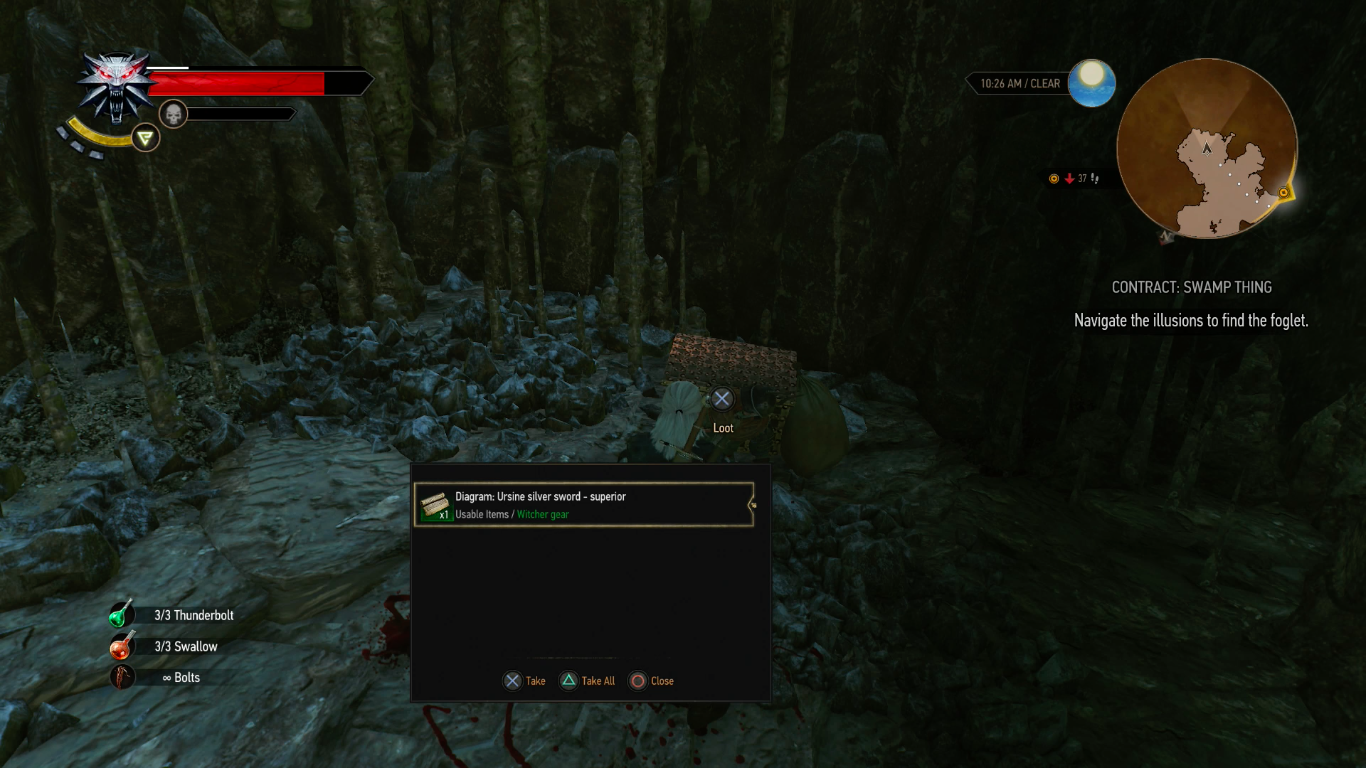Select the Diagram: Ursine silver sword item row
1366x768 pixels.
(584, 504)
